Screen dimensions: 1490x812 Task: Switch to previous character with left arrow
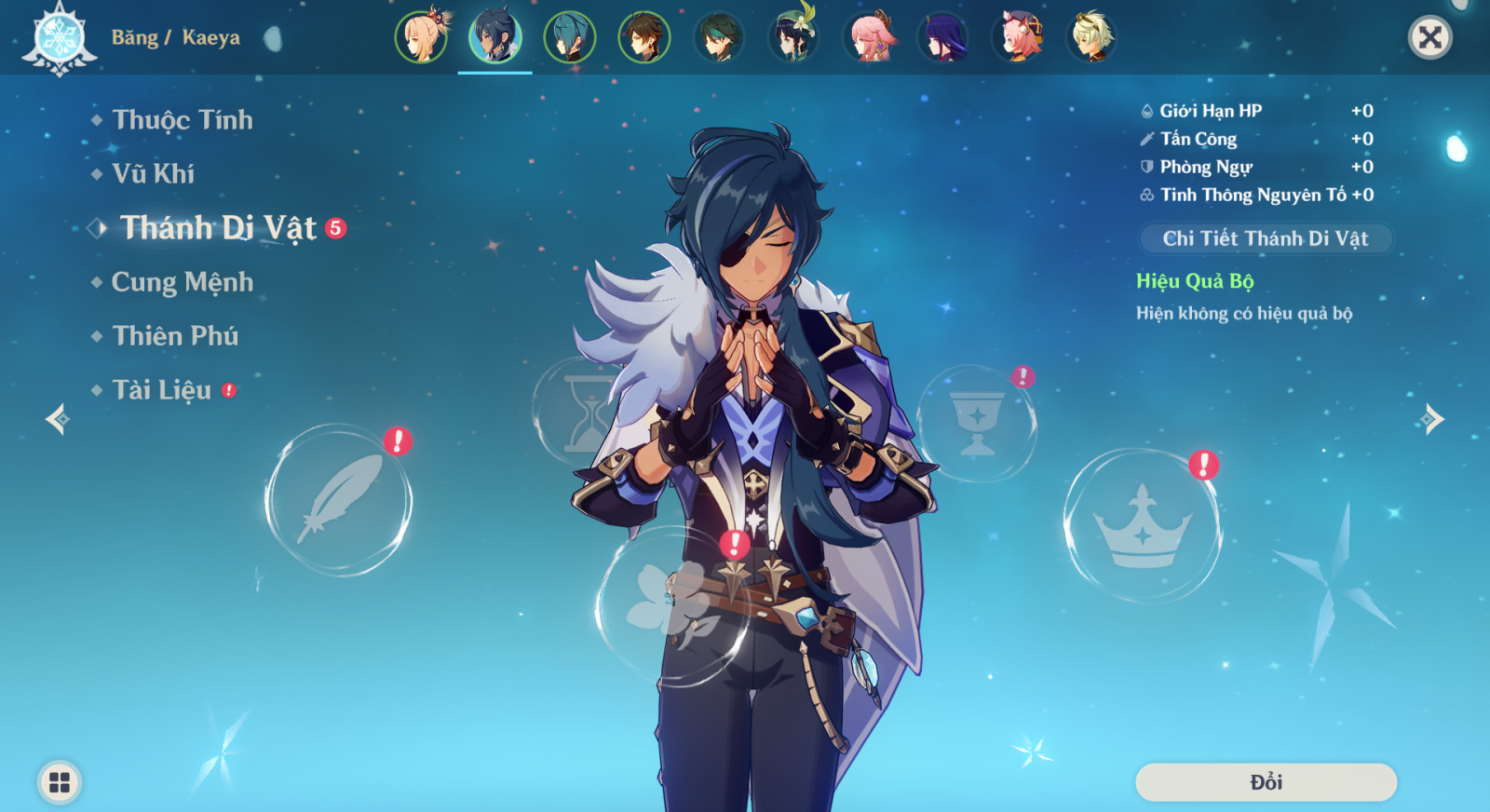(58, 419)
